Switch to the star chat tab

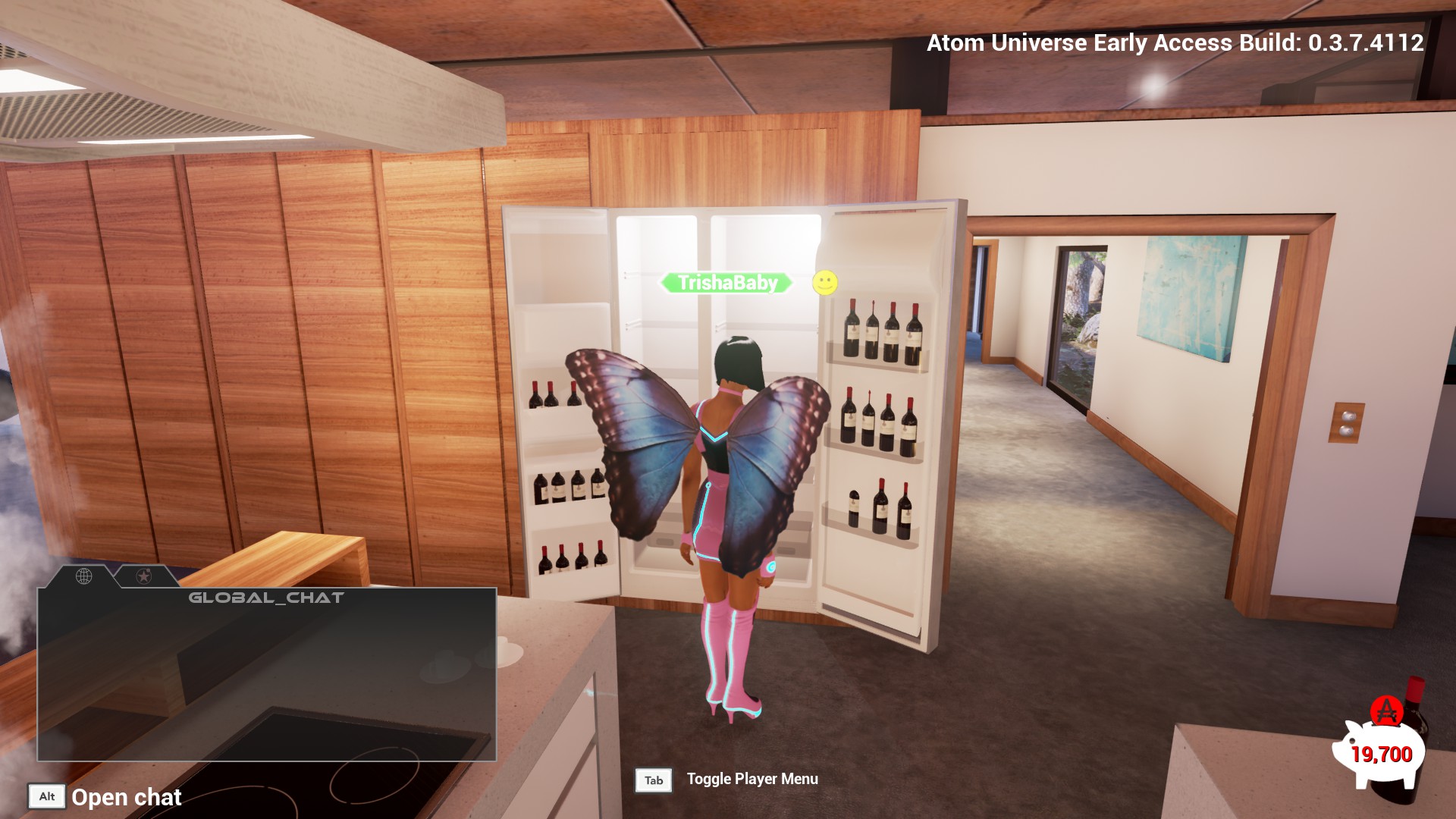[x=143, y=576]
